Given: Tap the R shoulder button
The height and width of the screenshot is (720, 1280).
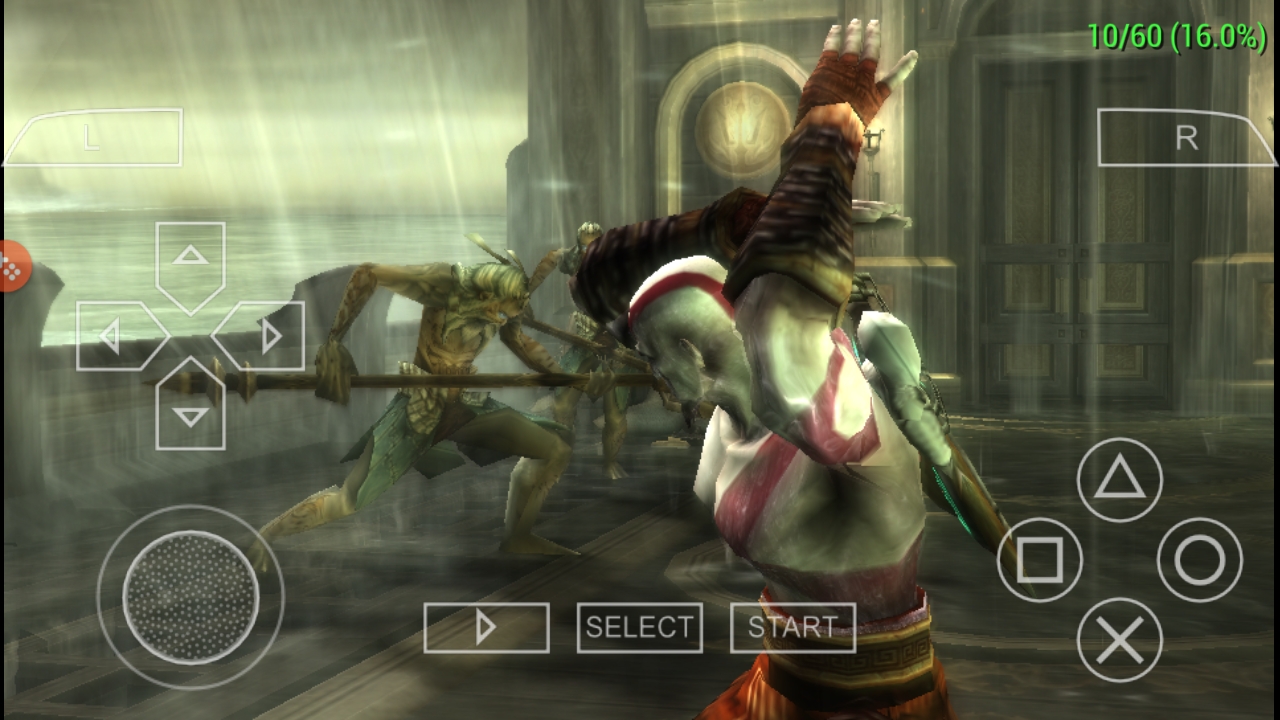Looking at the screenshot, I should [x=1185, y=138].
